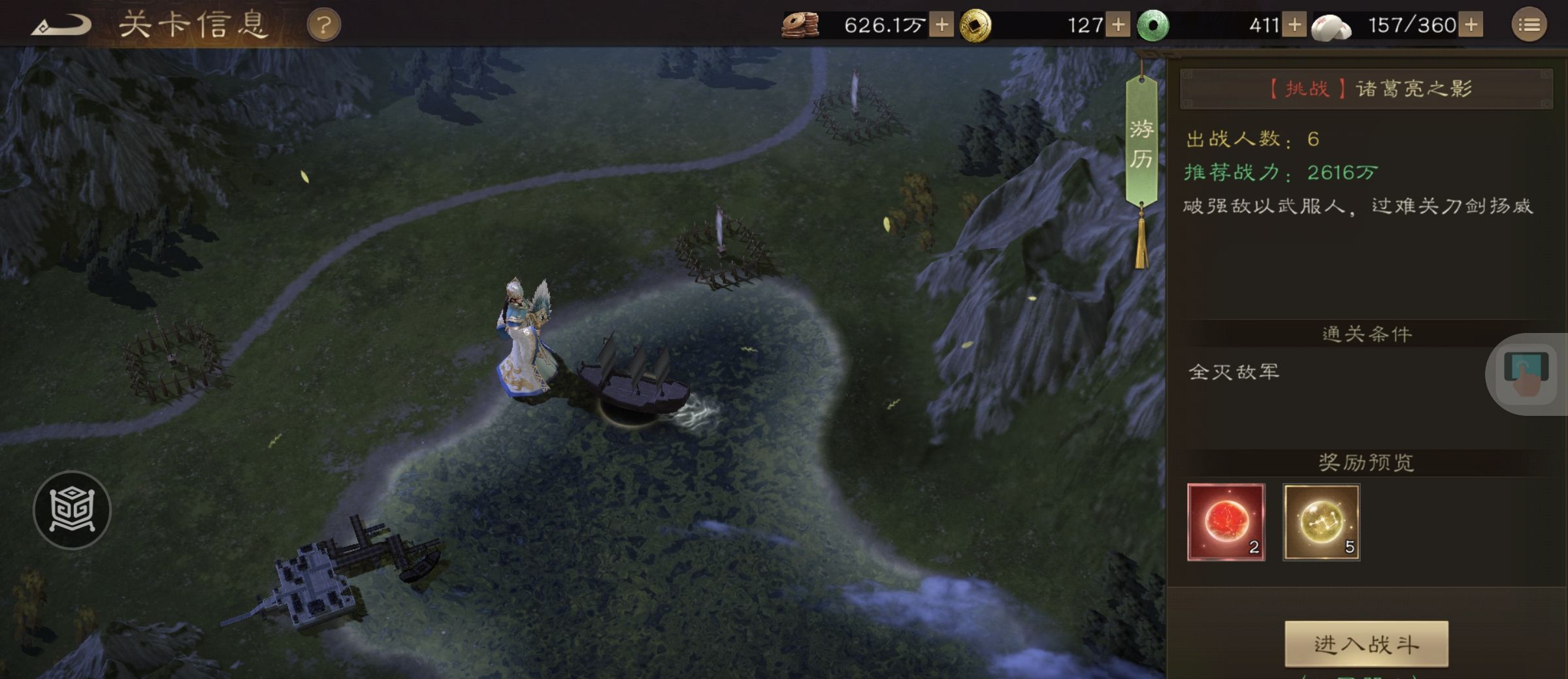Add gold coins via the plus button
This screenshot has width=1568, height=679.
pyautogui.click(x=1118, y=25)
